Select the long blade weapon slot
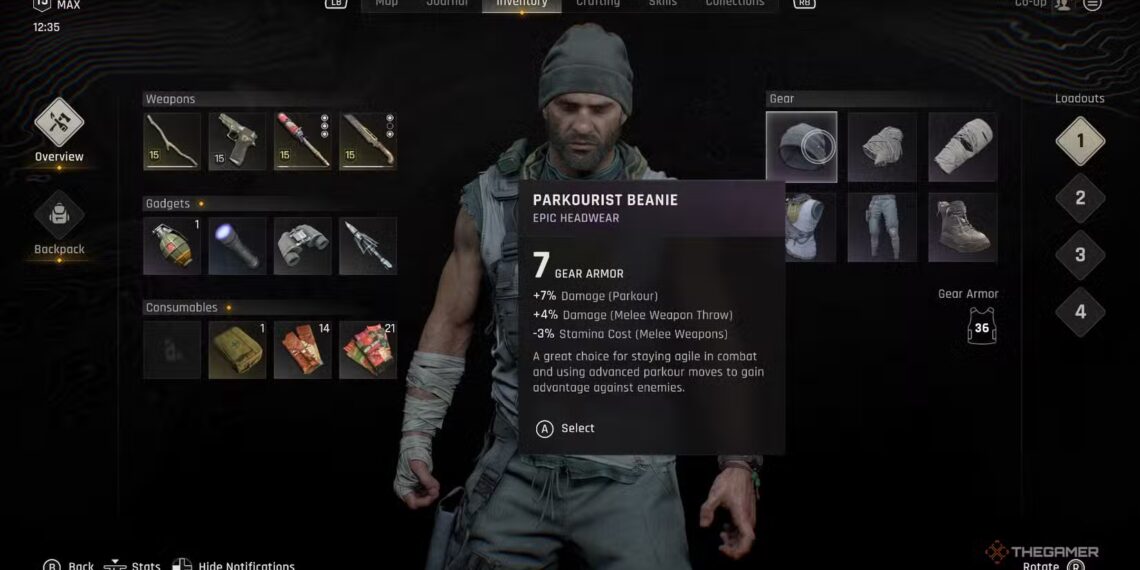 click(368, 141)
